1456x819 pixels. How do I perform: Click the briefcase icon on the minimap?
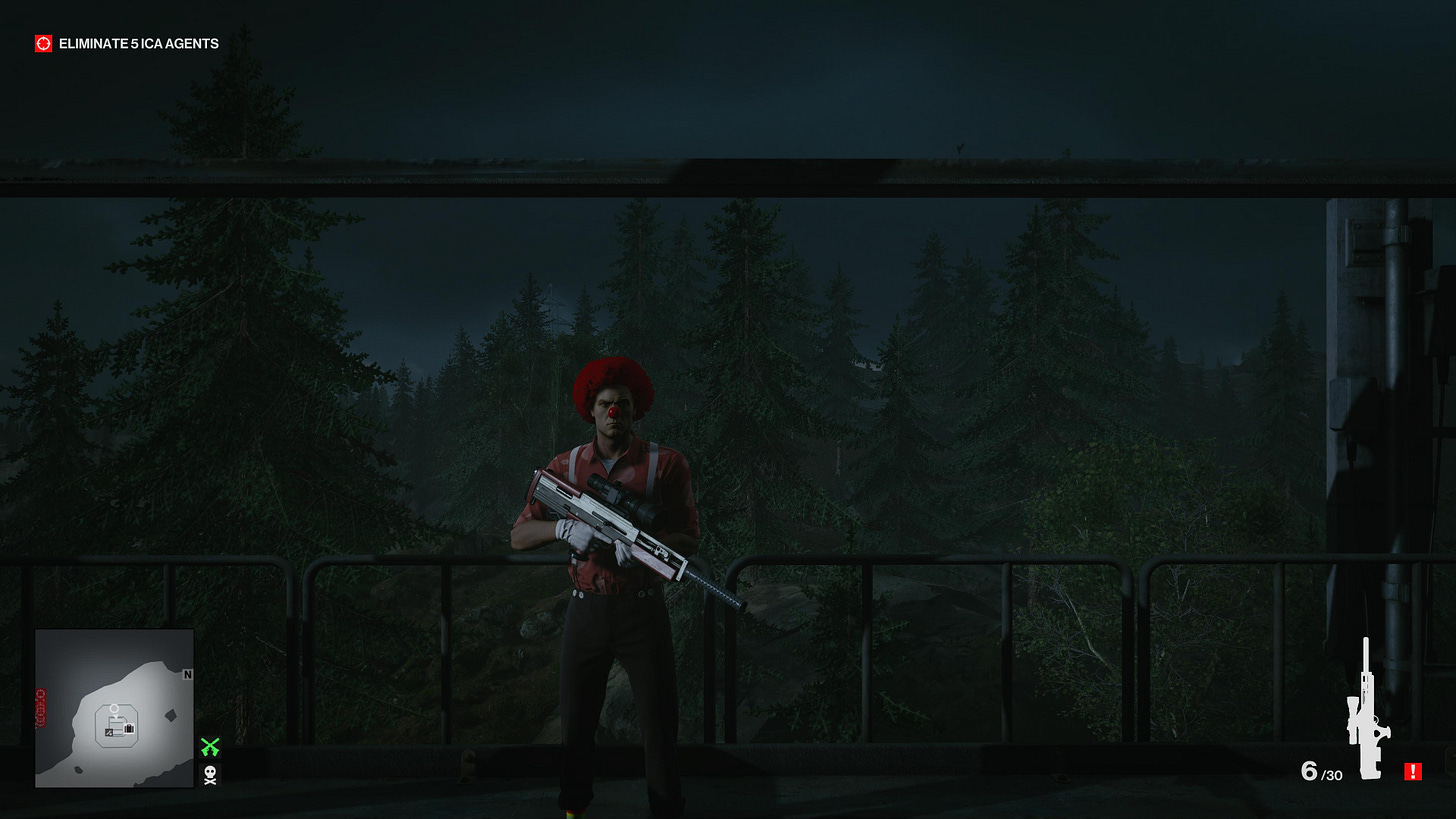click(x=129, y=728)
